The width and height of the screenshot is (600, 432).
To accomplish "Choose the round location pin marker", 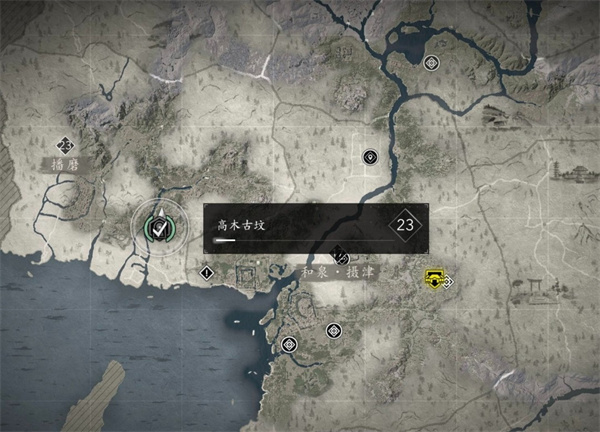I will (370, 157).
